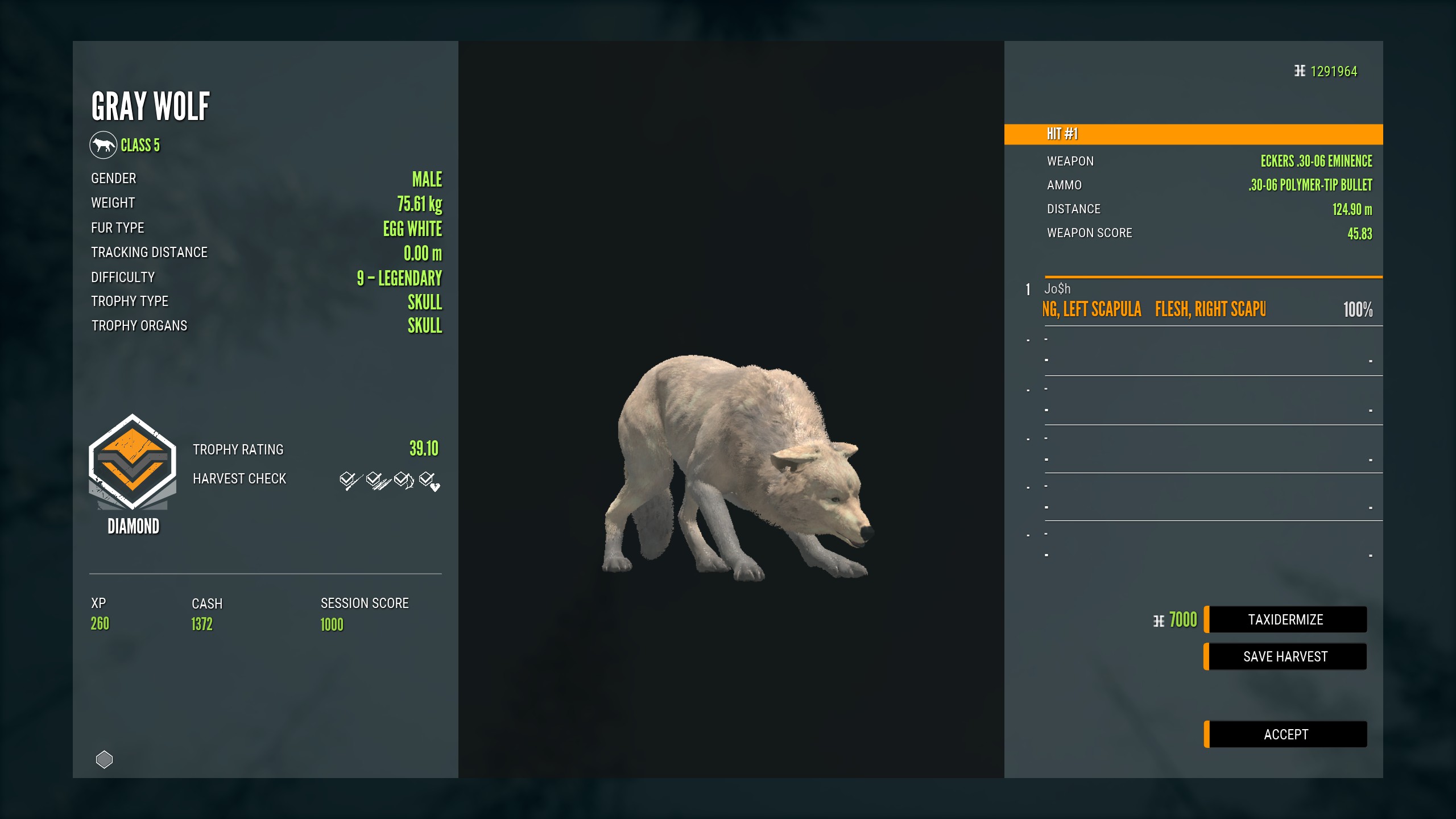Select the first harvest check kill icon
This screenshot has height=819, width=1456.
point(348,481)
